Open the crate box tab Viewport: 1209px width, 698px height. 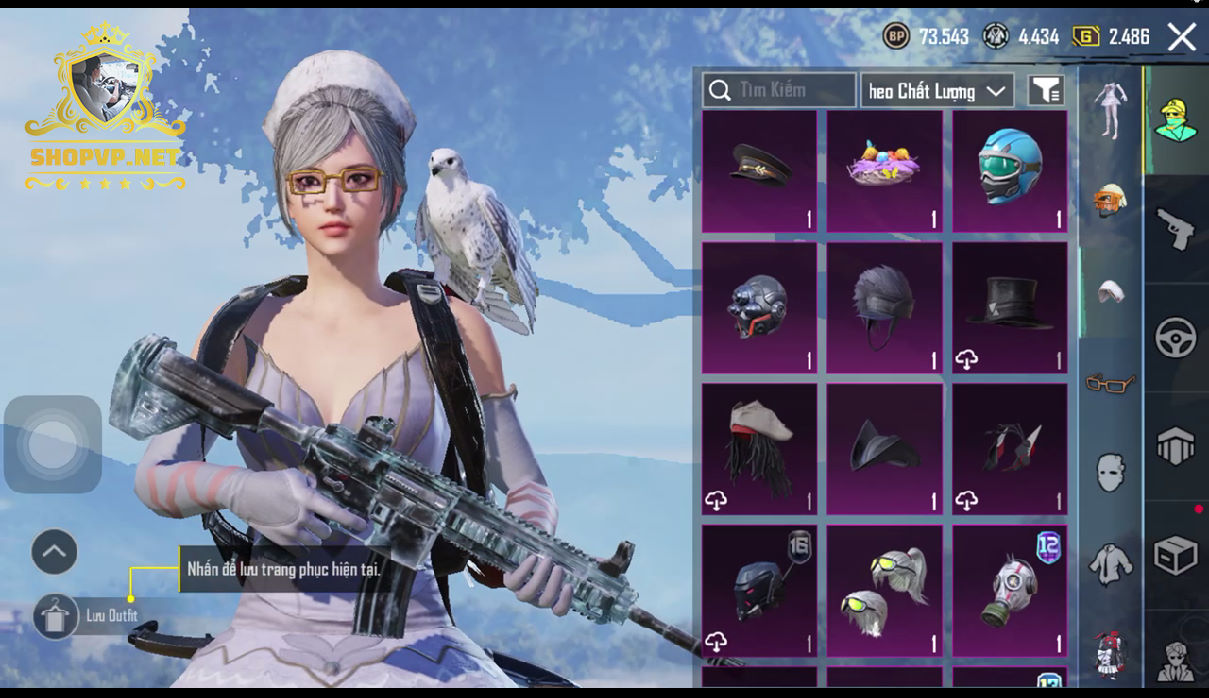click(x=1176, y=554)
